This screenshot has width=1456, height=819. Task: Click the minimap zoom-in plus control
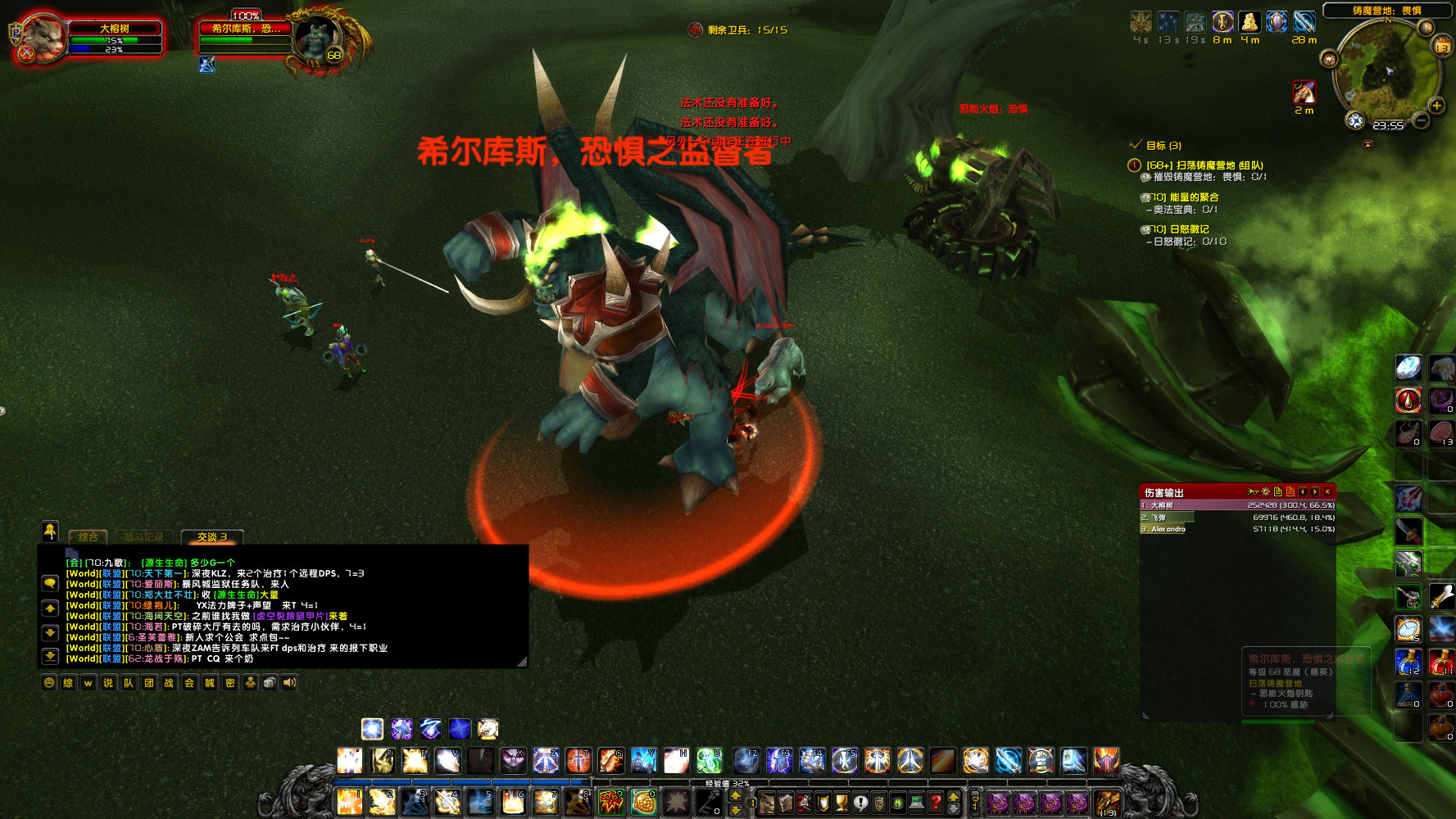click(x=1438, y=104)
